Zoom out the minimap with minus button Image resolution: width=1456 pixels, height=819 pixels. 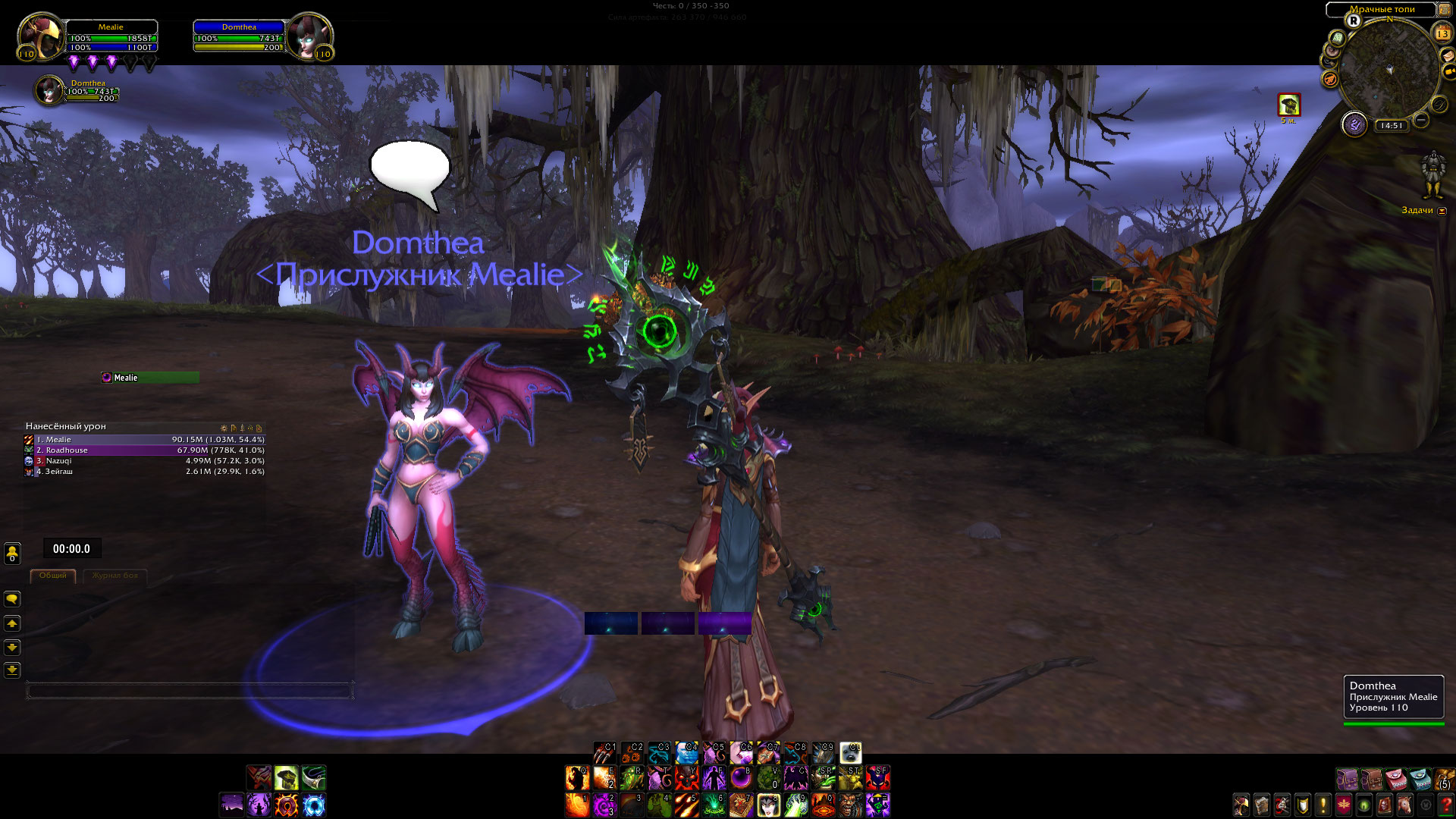(1421, 120)
